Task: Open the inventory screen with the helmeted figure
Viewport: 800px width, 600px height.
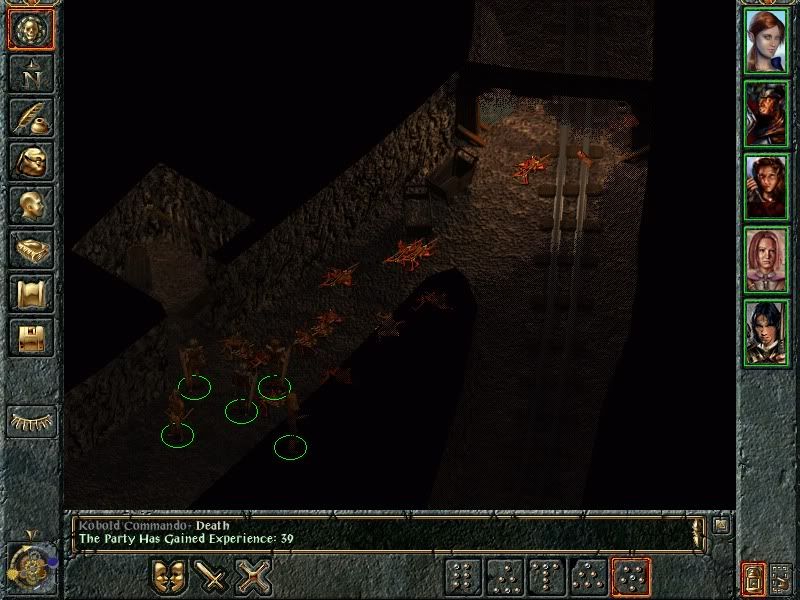Action: [30, 161]
